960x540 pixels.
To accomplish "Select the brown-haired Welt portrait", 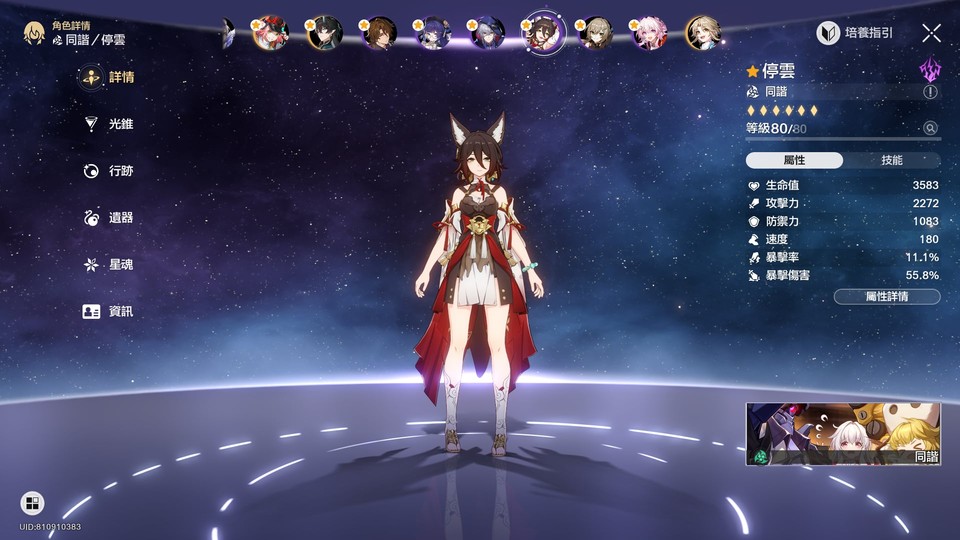I will click(x=379, y=33).
